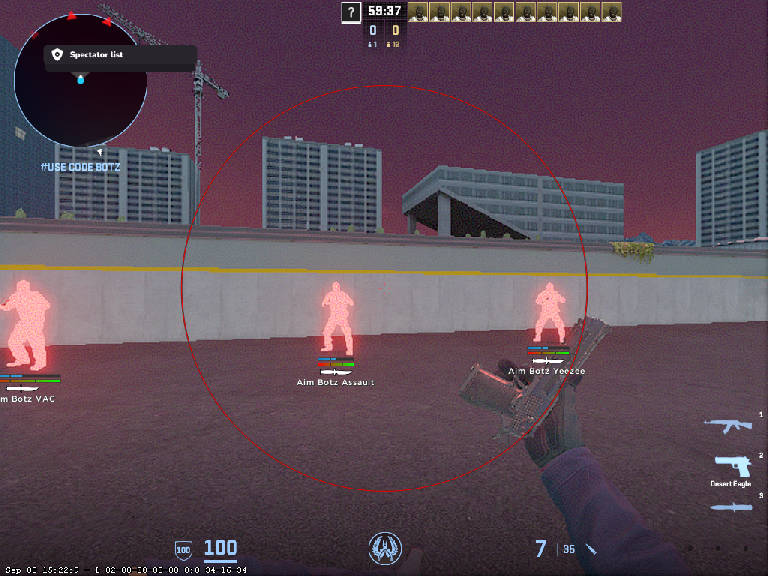The width and height of the screenshot is (768, 576).
Task: Switch to the knife weapon slot
Action: tap(731, 507)
